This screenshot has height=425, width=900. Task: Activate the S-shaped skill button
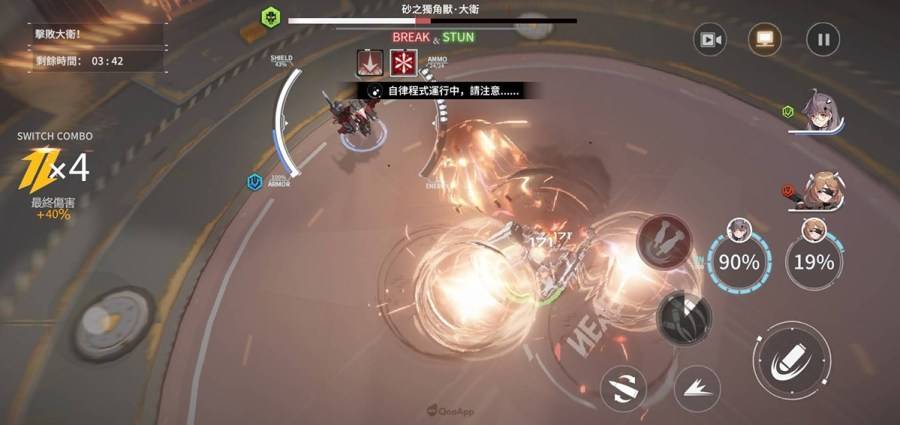tap(625, 386)
